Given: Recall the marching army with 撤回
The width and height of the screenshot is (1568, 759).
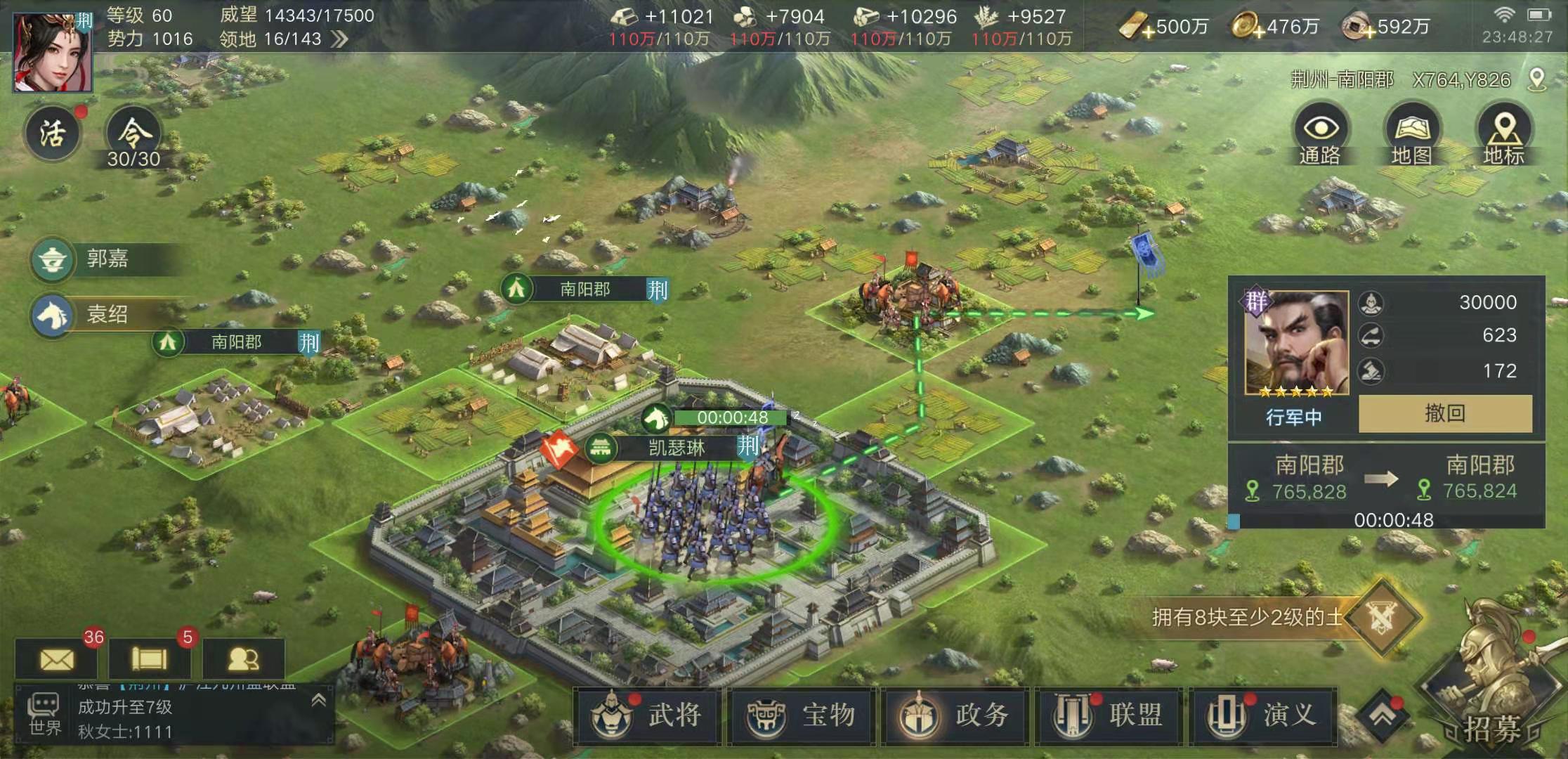Looking at the screenshot, I should coord(1445,413).
